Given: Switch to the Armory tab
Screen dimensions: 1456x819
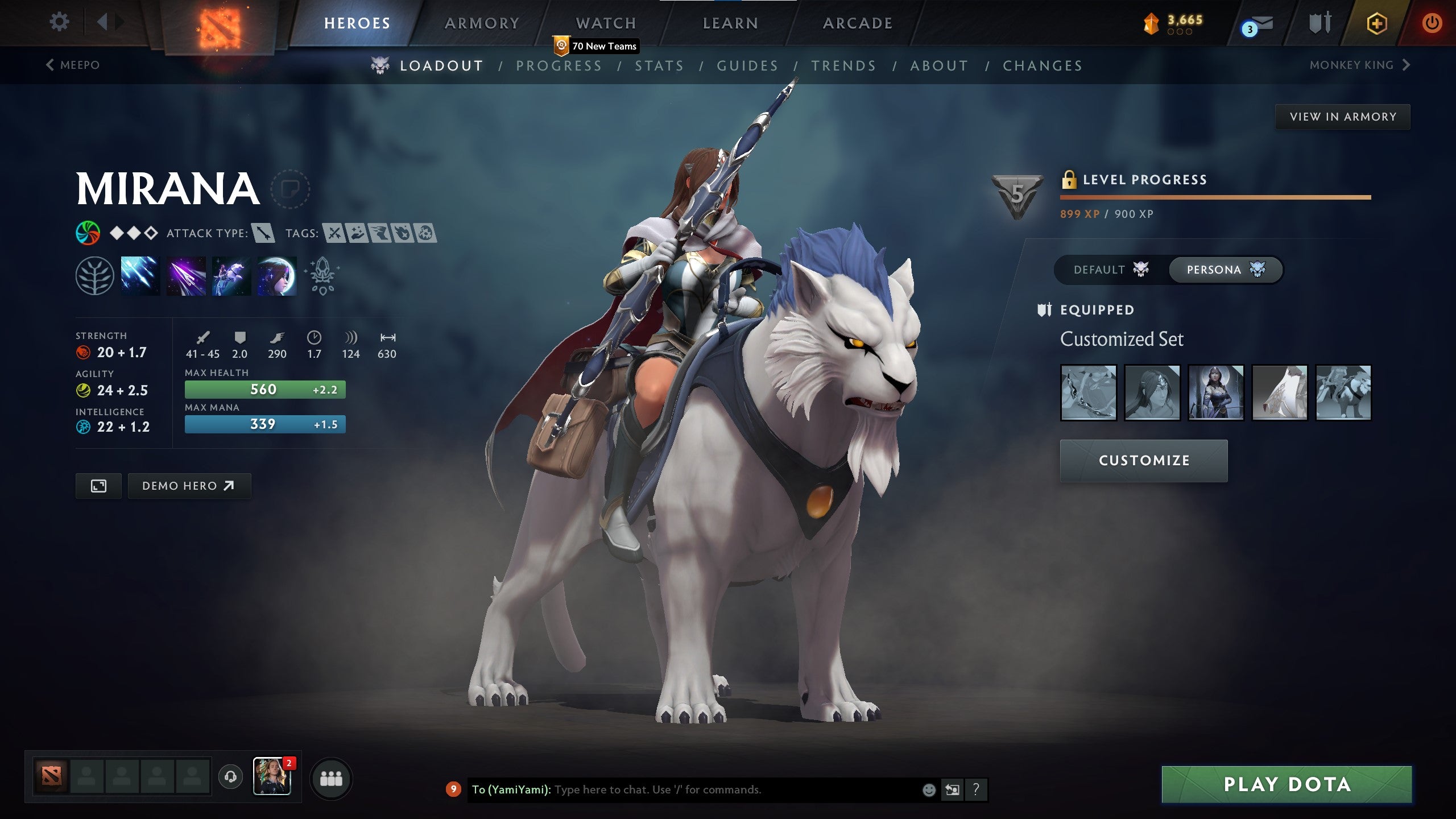Looking at the screenshot, I should pyautogui.click(x=481, y=23).
